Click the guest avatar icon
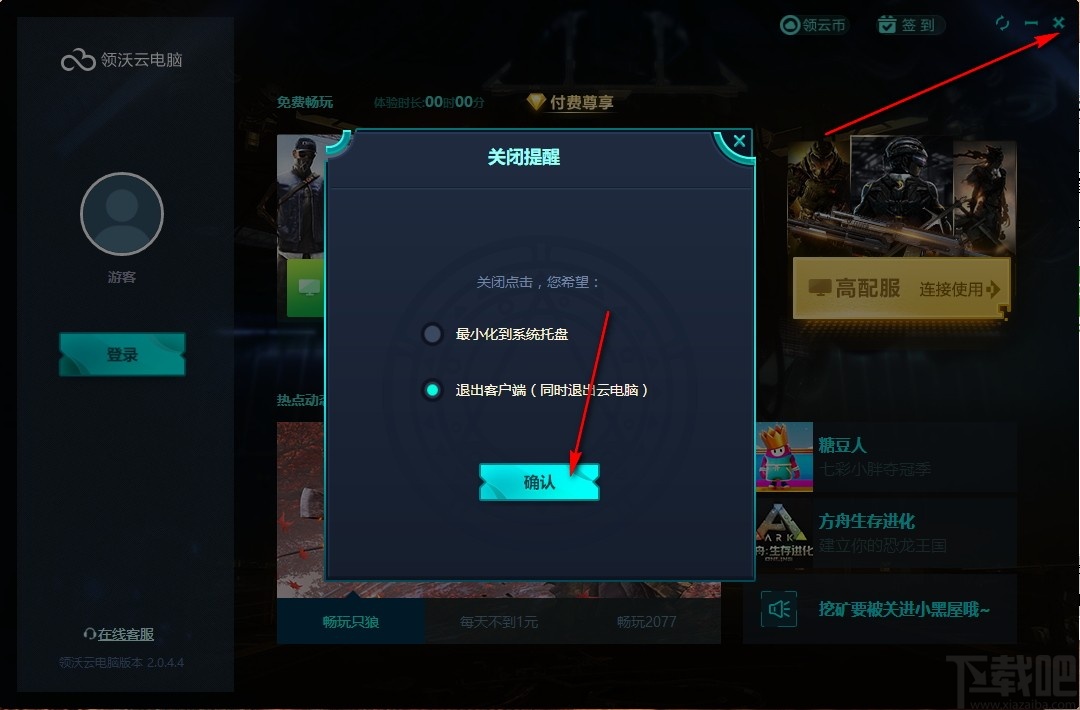Viewport: 1080px width, 710px height. point(122,214)
